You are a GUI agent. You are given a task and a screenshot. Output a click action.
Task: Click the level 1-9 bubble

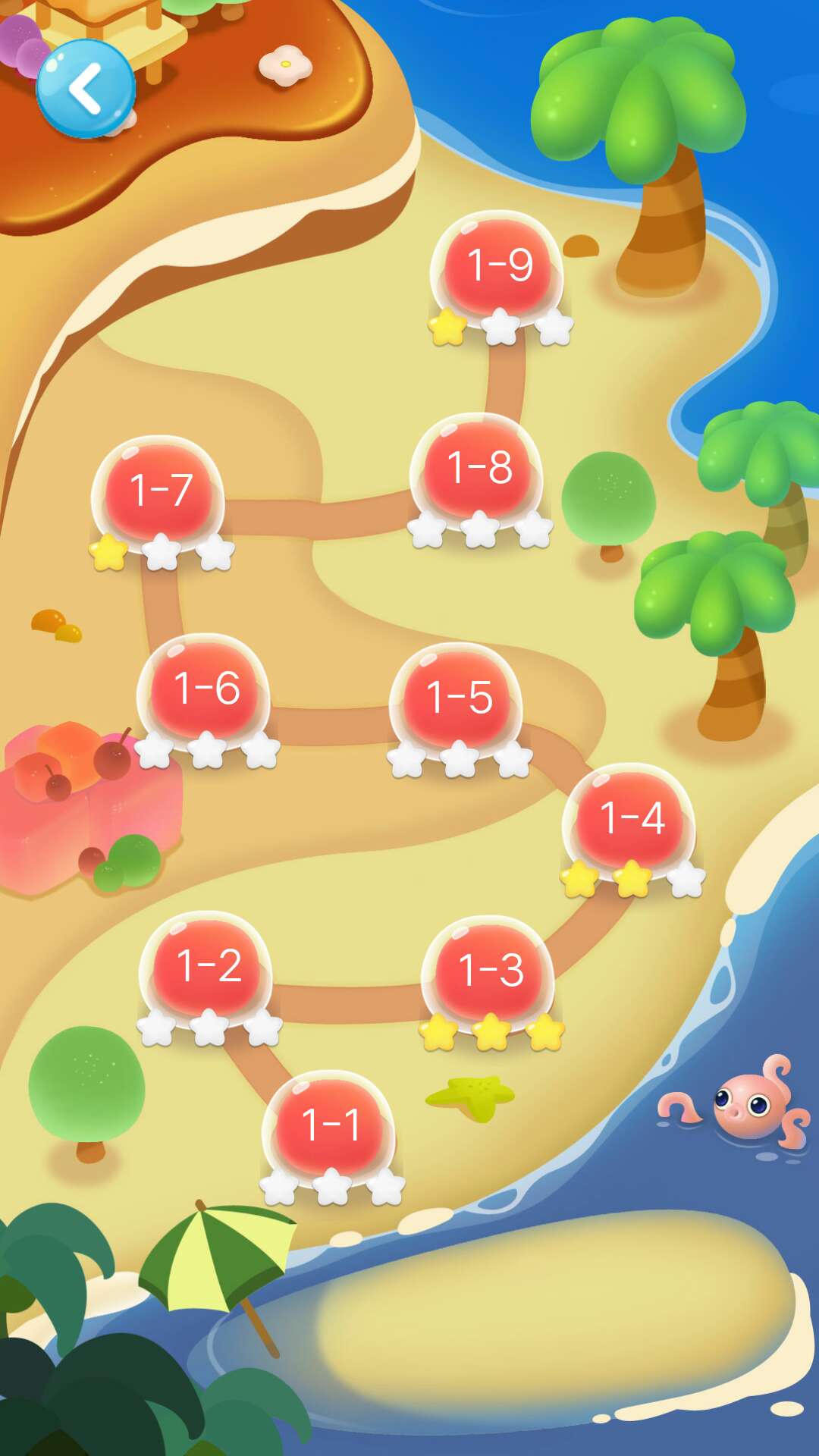(x=498, y=265)
